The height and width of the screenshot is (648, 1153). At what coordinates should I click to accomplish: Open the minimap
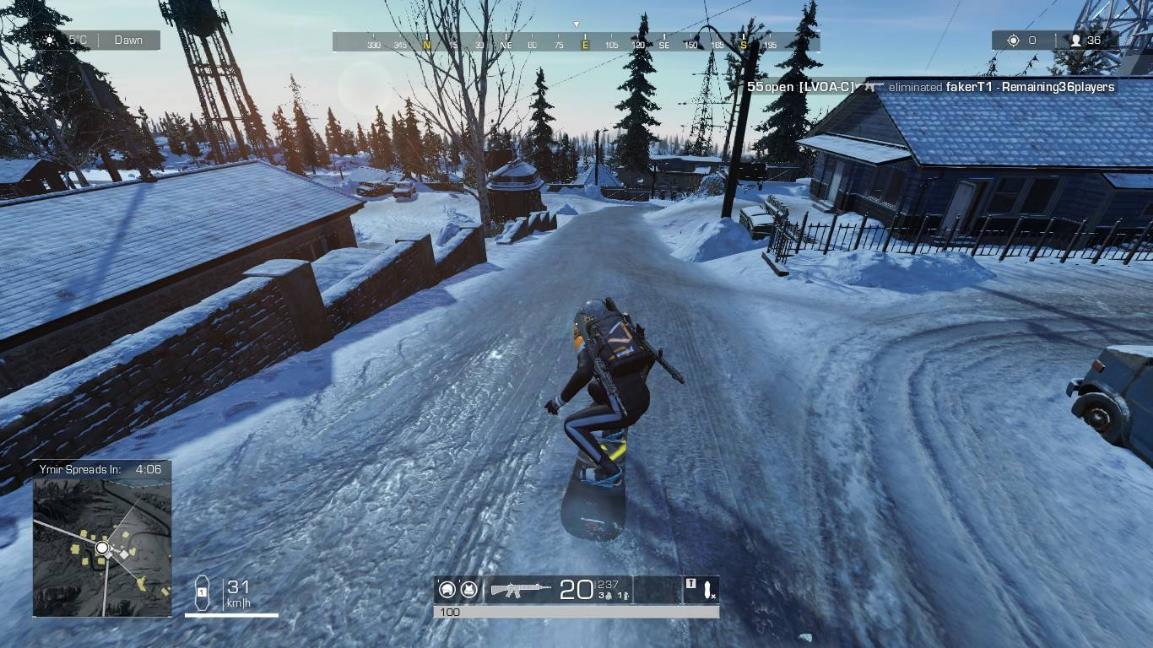tap(102, 547)
